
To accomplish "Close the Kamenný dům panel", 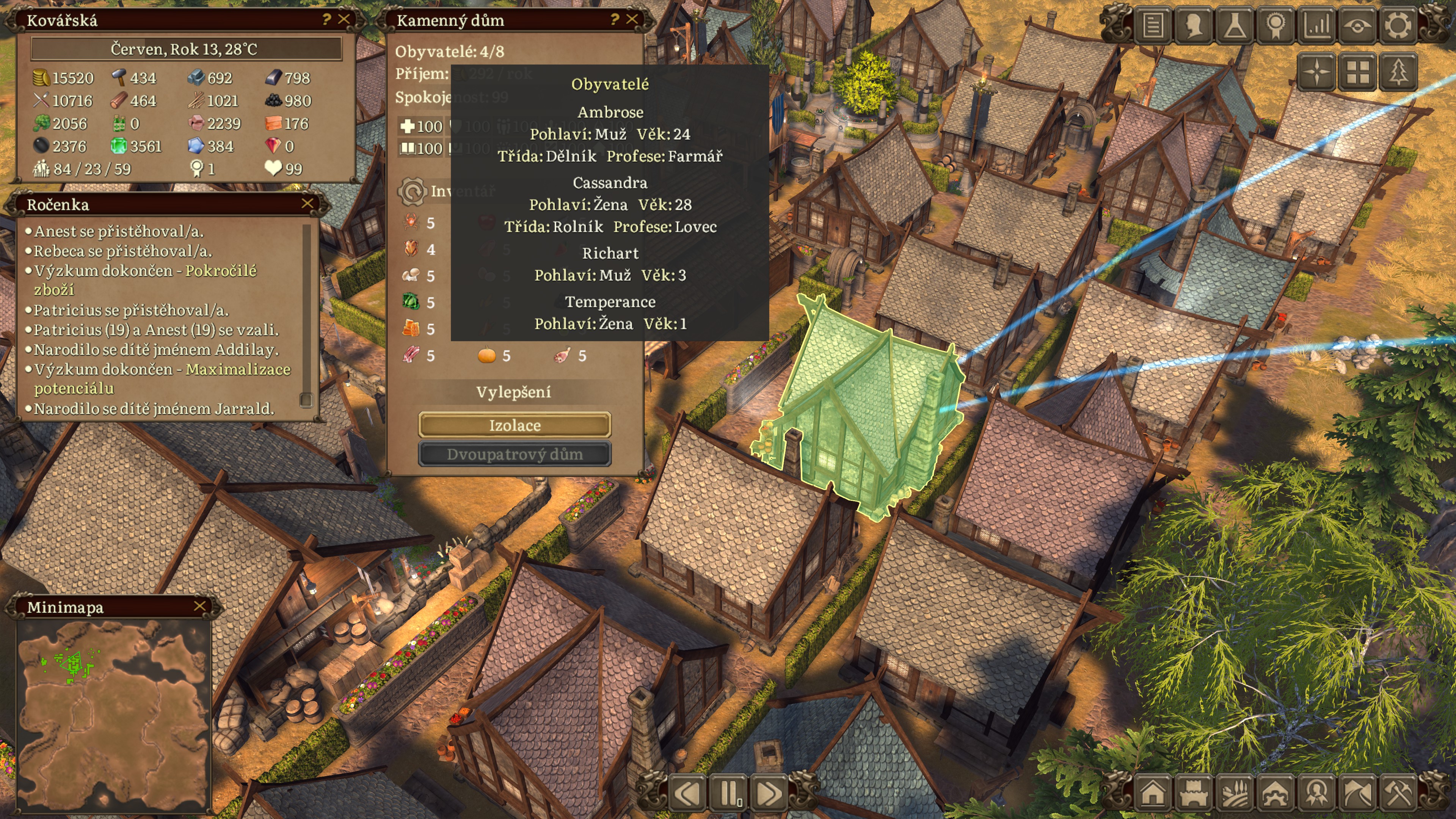I will [x=632, y=19].
